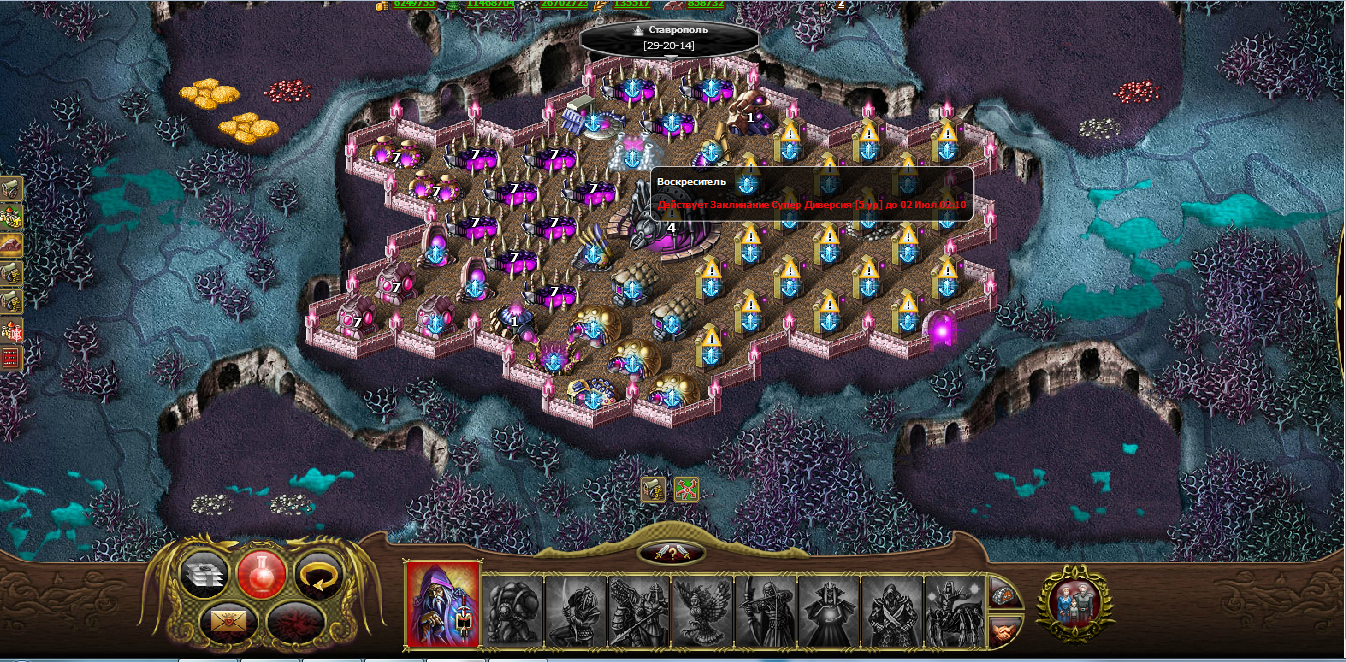Open the crossed swords question mark button
Viewport: 1346px width, 662px height.
point(671,553)
